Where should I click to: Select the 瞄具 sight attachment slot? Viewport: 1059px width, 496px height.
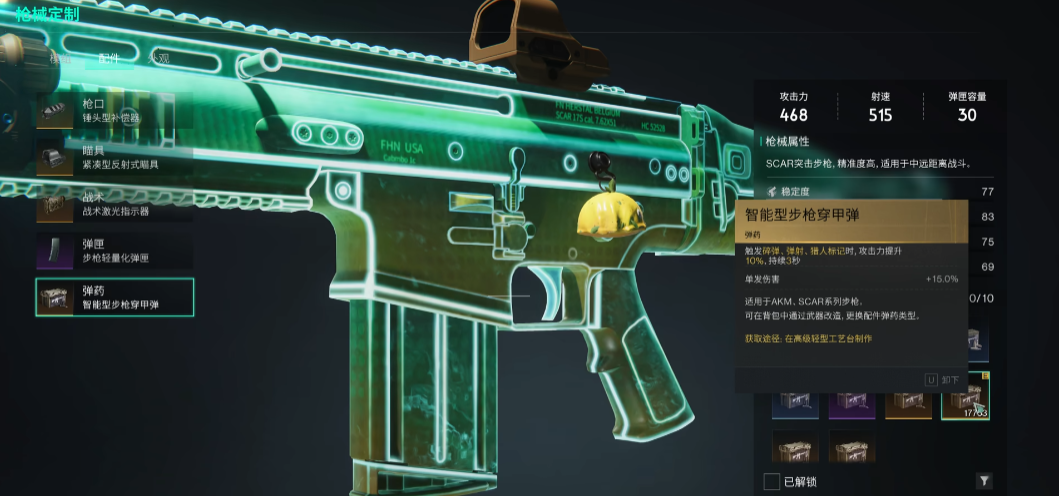tap(113, 157)
